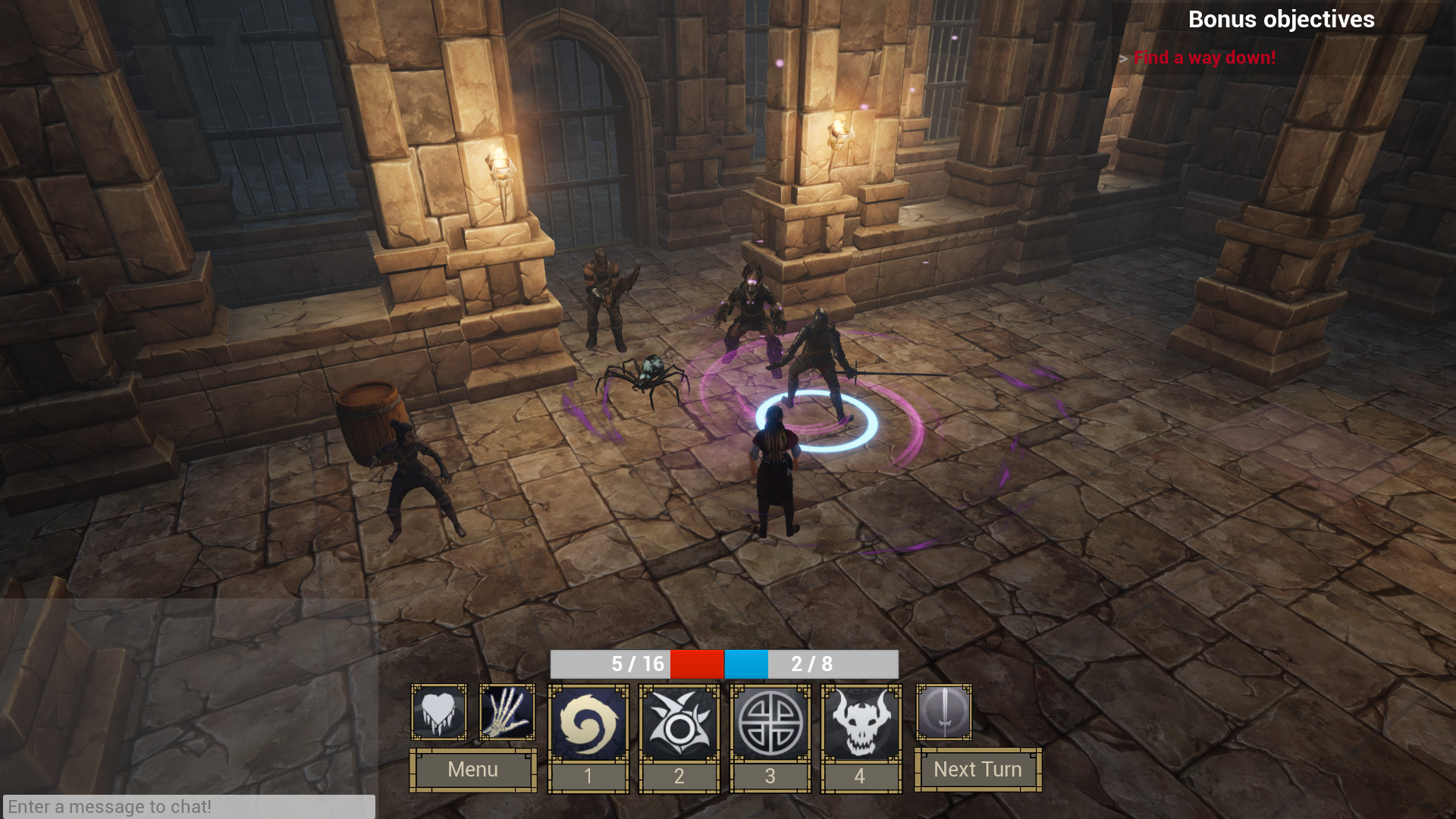
Task: End the round with the Next Turn button
Action: point(977,770)
